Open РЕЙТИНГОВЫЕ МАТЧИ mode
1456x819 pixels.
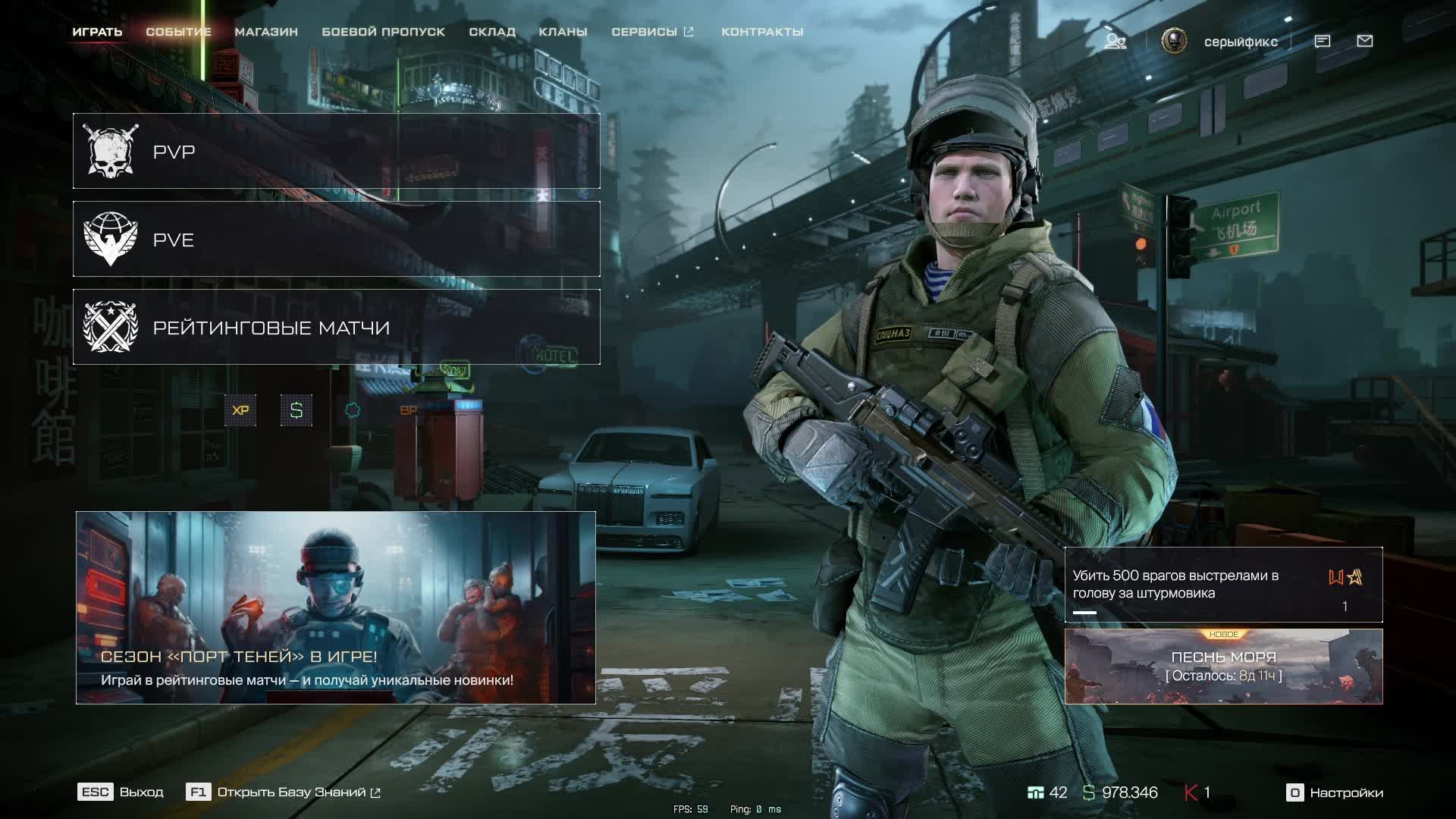pyautogui.click(x=336, y=327)
